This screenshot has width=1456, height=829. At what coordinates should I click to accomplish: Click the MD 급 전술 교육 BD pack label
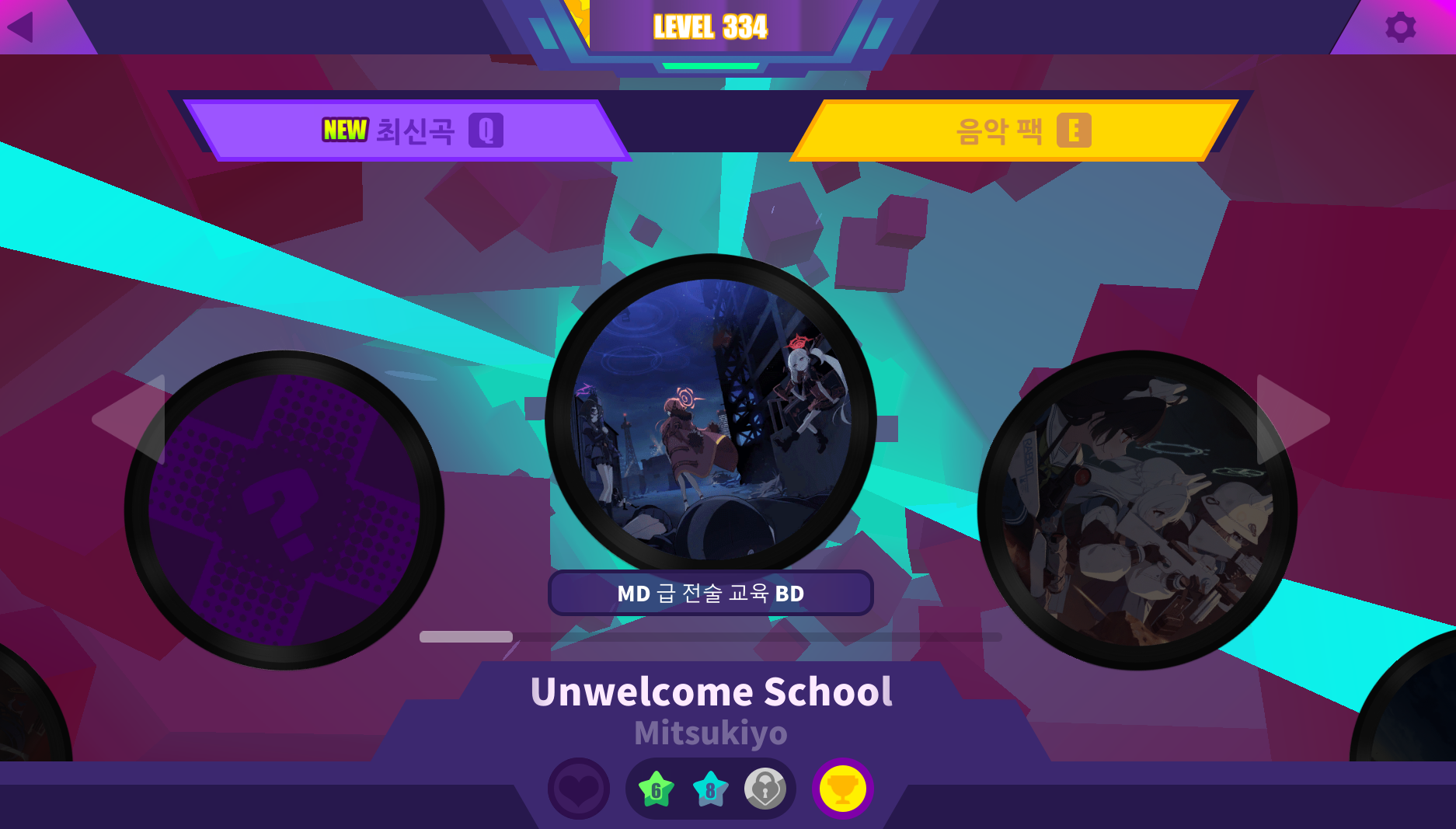click(x=711, y=594)
